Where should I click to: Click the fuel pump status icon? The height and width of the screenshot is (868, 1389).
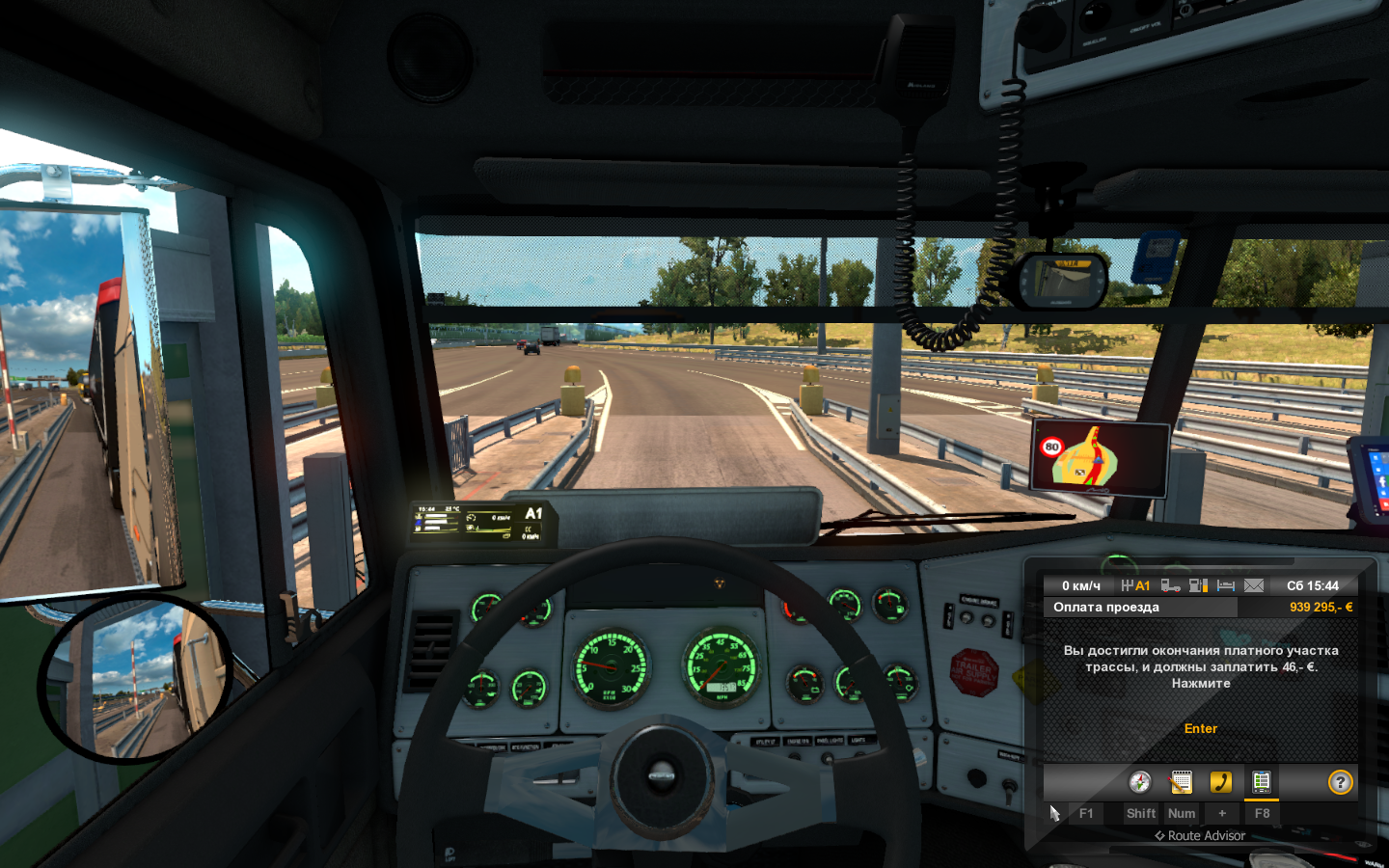1198,585
